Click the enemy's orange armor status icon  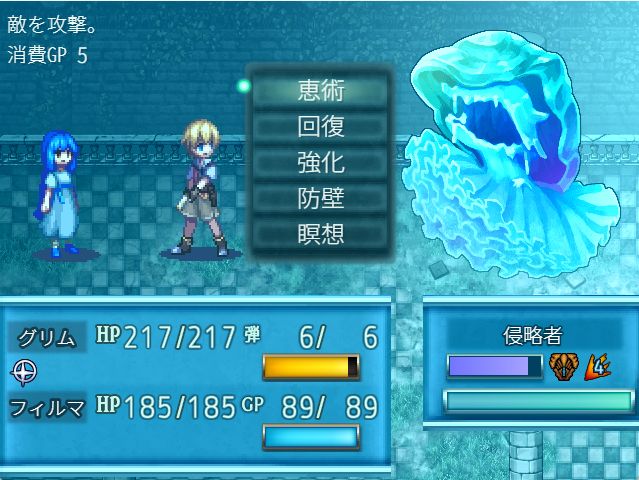562,367
